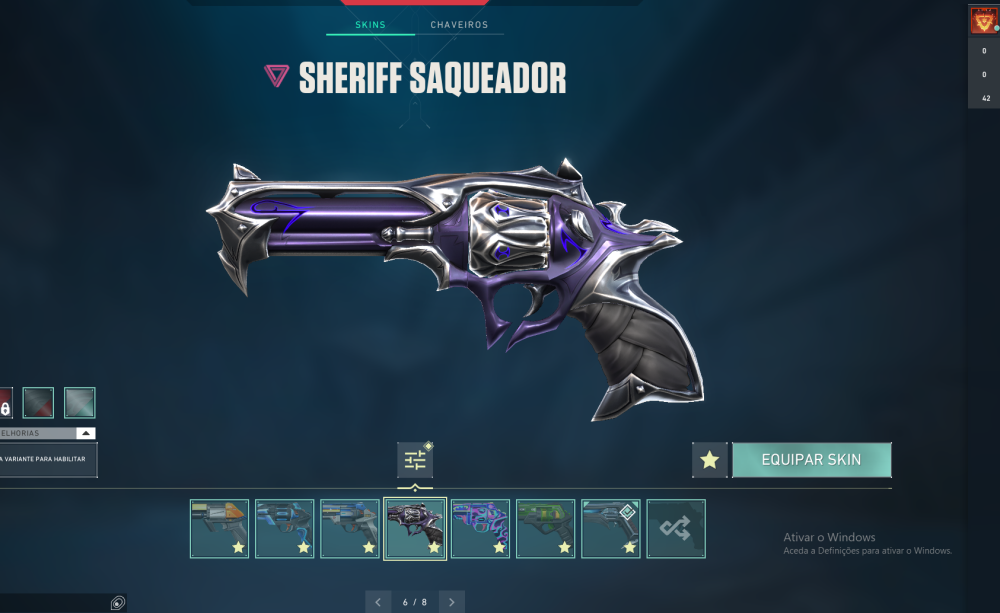Open the Skins tab

click(370, 24)
